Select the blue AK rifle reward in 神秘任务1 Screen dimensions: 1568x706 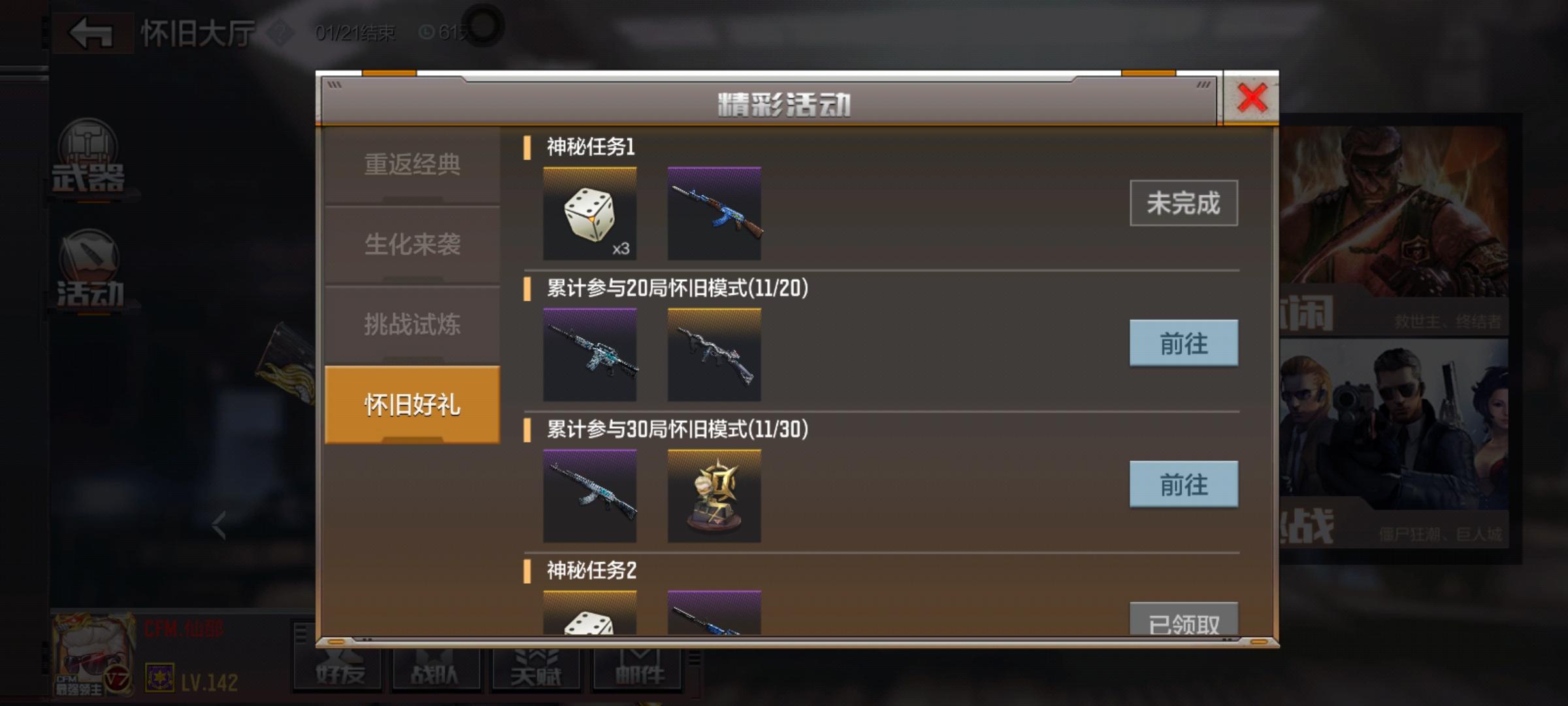(714, 210)
